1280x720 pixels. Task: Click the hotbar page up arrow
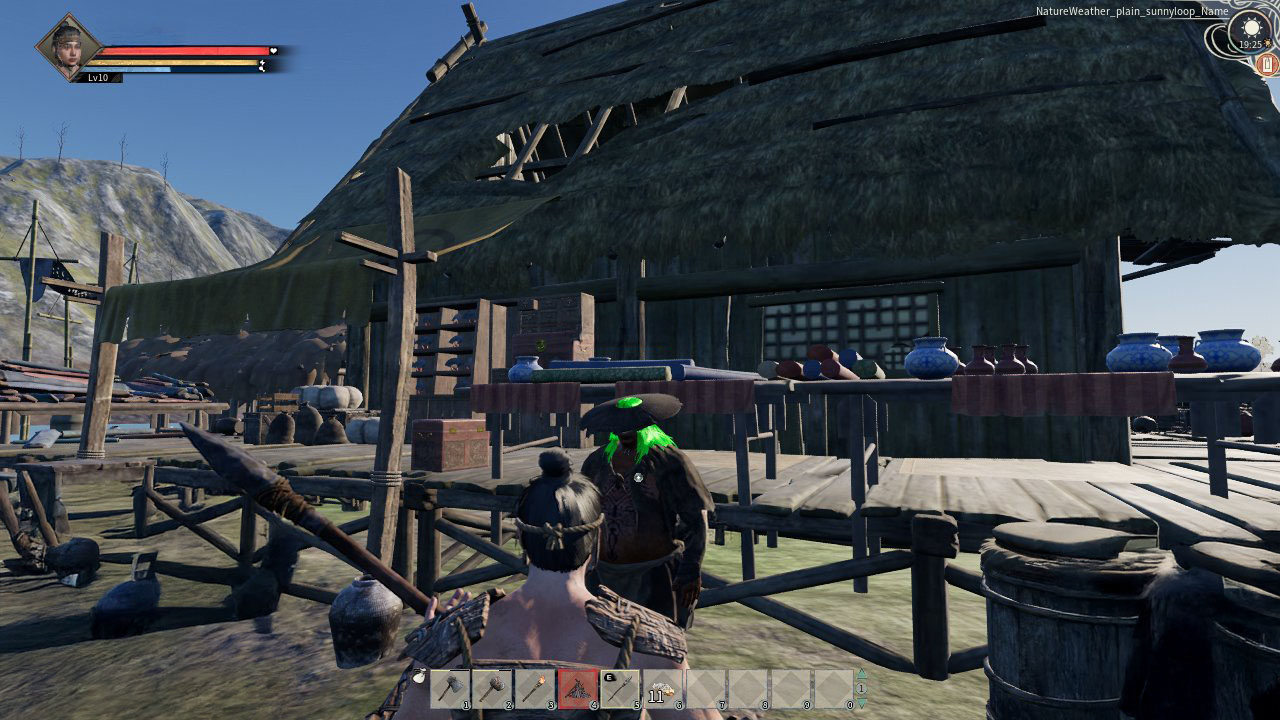click(x=862, y=674)
